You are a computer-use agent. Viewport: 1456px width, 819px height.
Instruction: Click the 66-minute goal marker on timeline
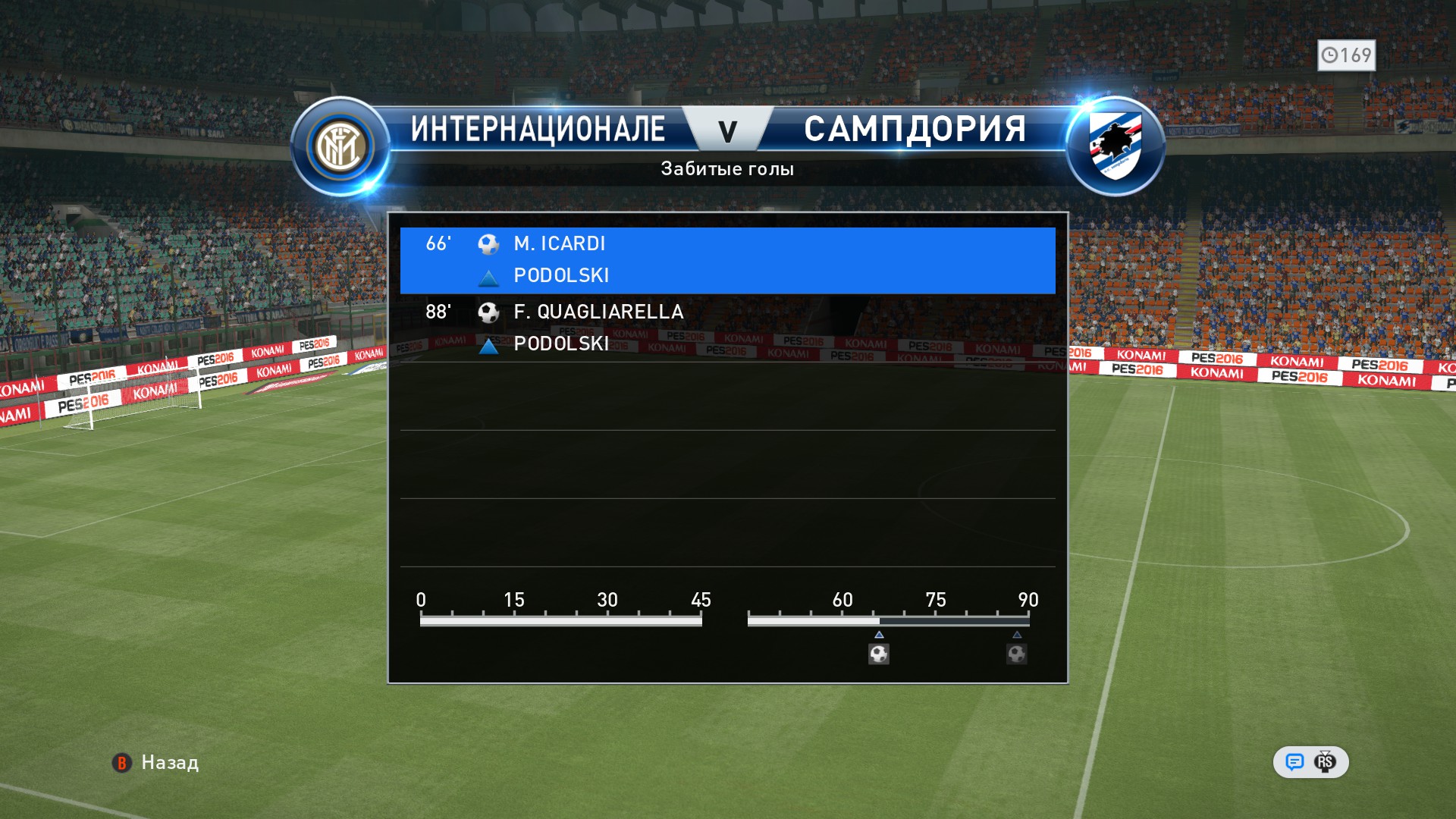879,653
